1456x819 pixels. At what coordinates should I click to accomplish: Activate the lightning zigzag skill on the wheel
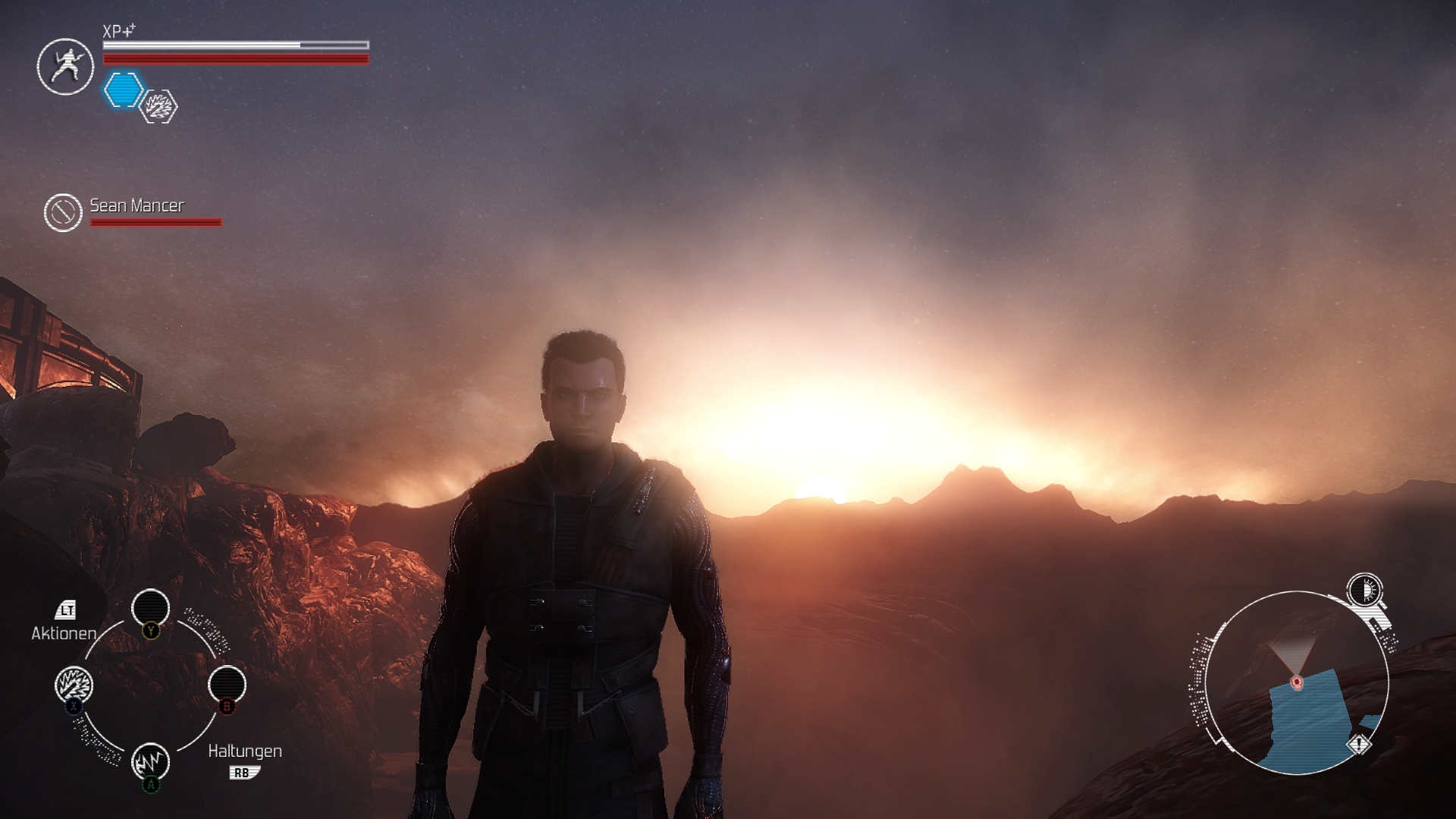click(x=150, y=760)
